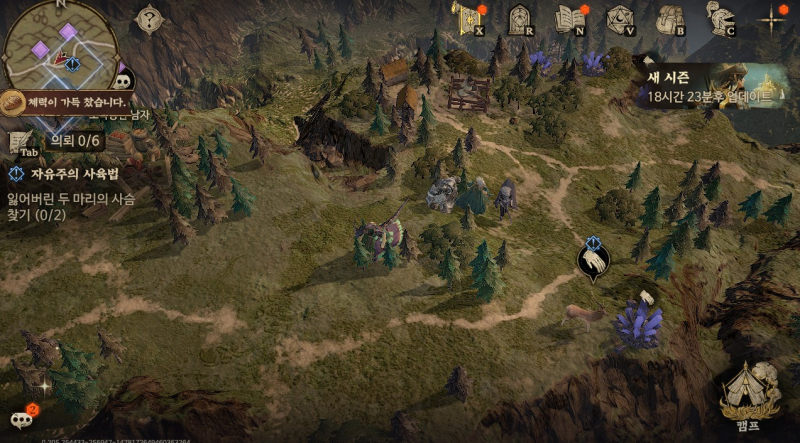Open the backpack inventory
The width and height of the screenshot is (800, 443).
pyautogui.click(x=670, y=19)
